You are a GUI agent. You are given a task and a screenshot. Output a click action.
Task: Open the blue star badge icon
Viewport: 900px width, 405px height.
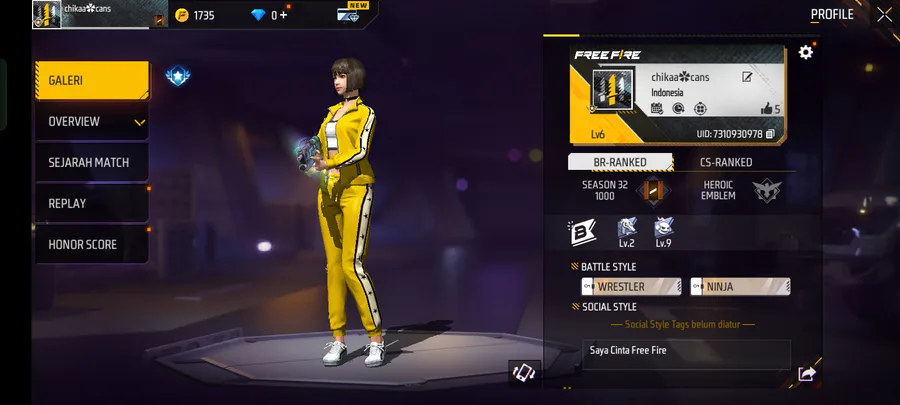pyautogui.click(x=178, y=76)
